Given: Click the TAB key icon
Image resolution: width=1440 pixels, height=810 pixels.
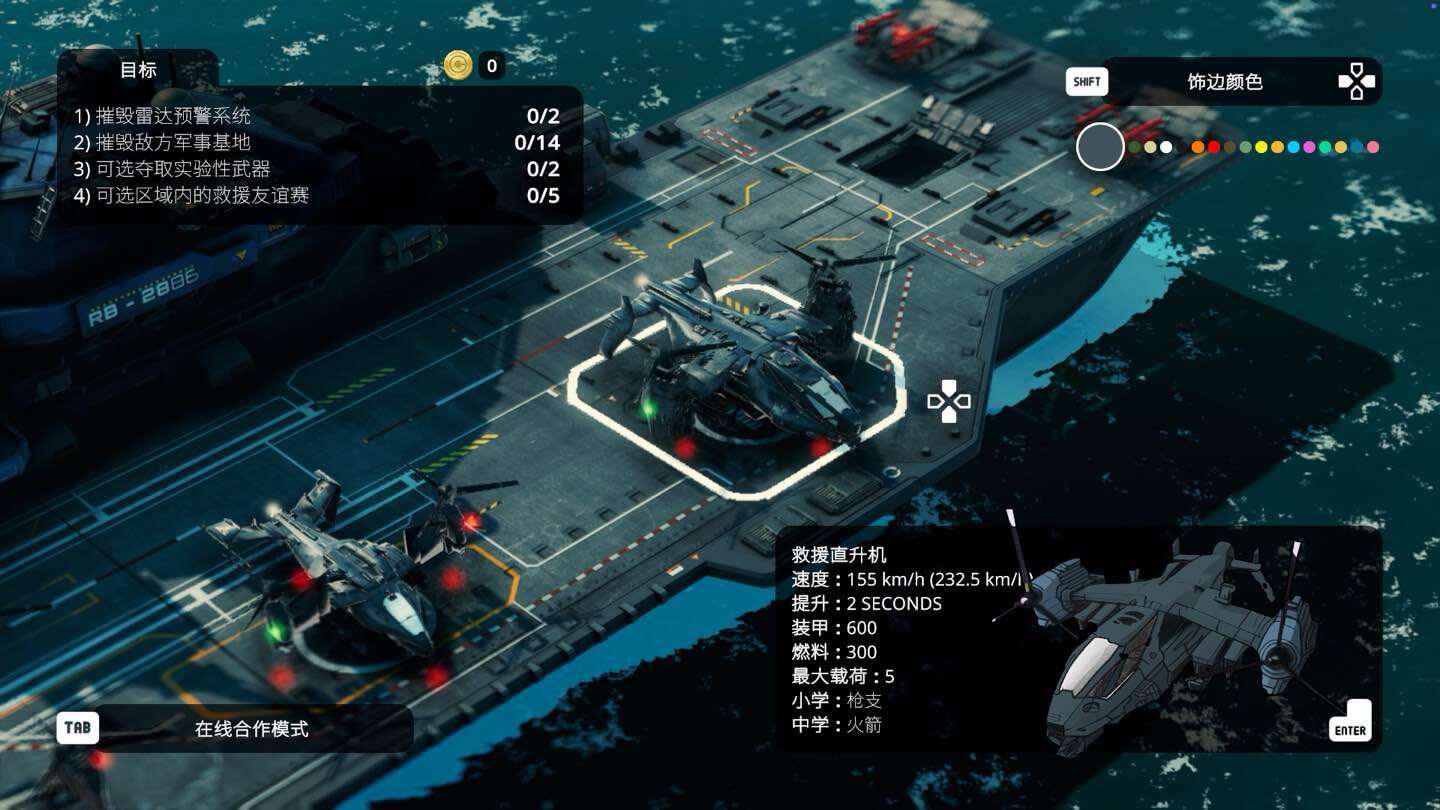Looking at the screenshot, I should [x=77, y=728].
